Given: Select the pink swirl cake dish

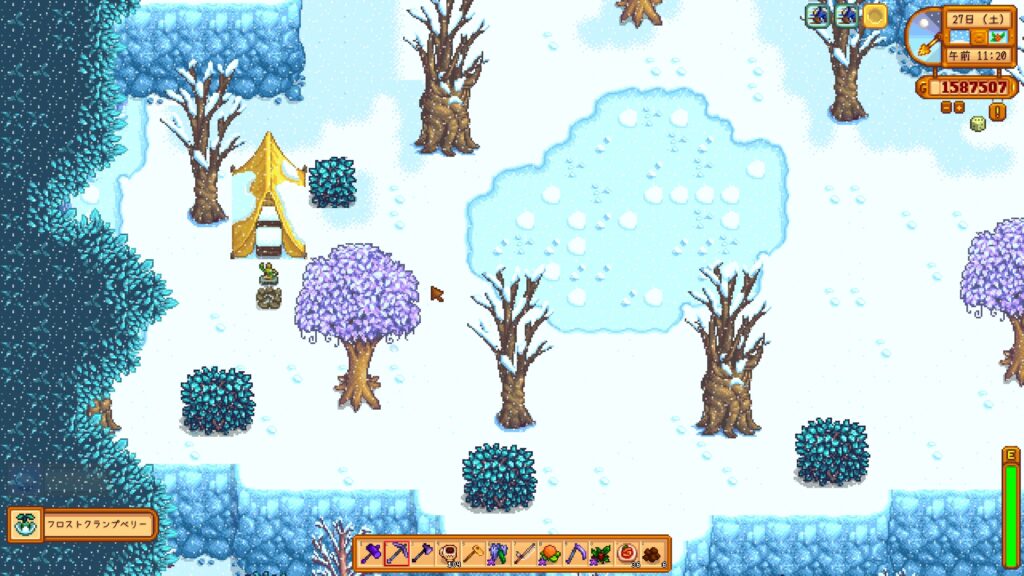Looking at the screenshot, I should coord(627,552).
